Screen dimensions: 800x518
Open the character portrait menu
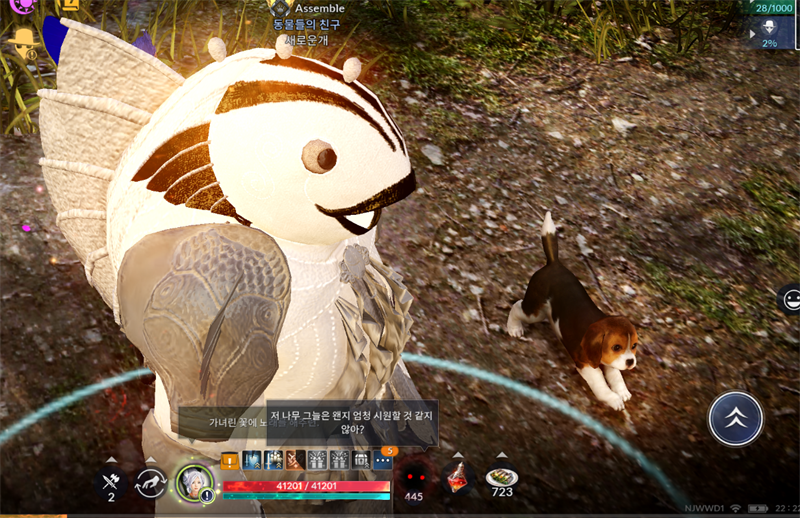click(x=194, y=482)
